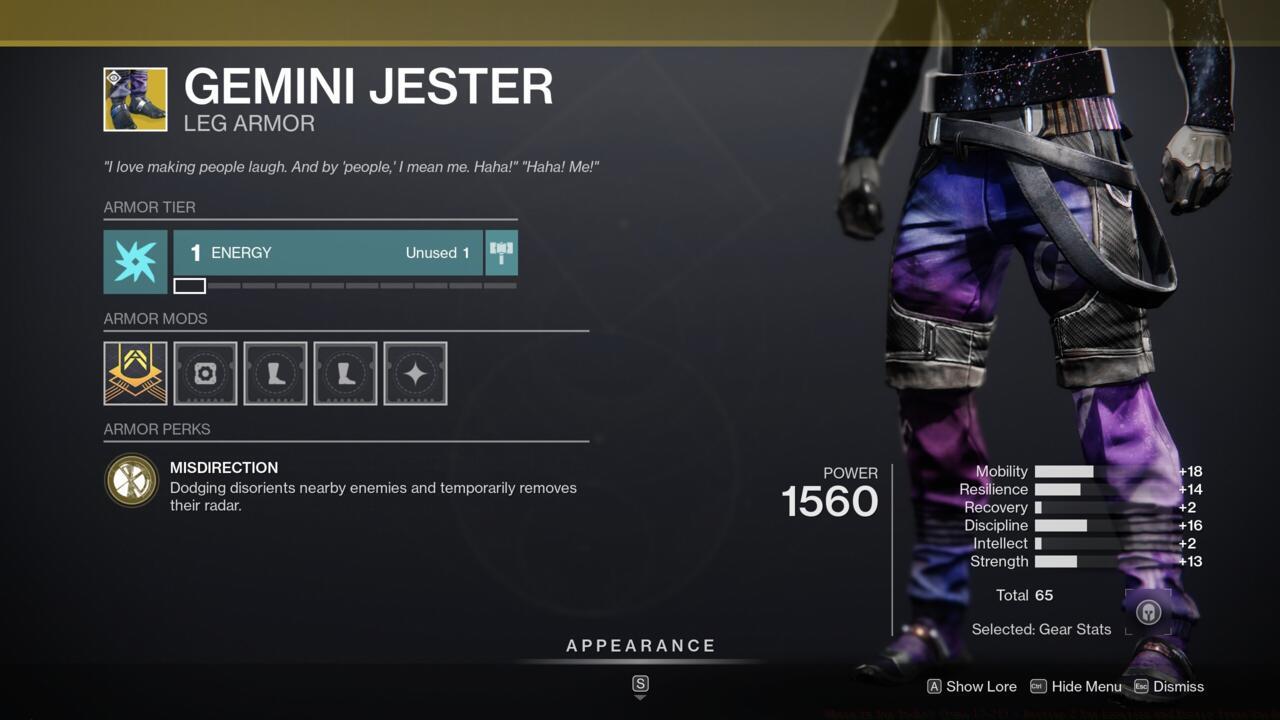Open the gear-shaped armor mod slot
Screen dimensions: 1280x720
pos(205,373)
